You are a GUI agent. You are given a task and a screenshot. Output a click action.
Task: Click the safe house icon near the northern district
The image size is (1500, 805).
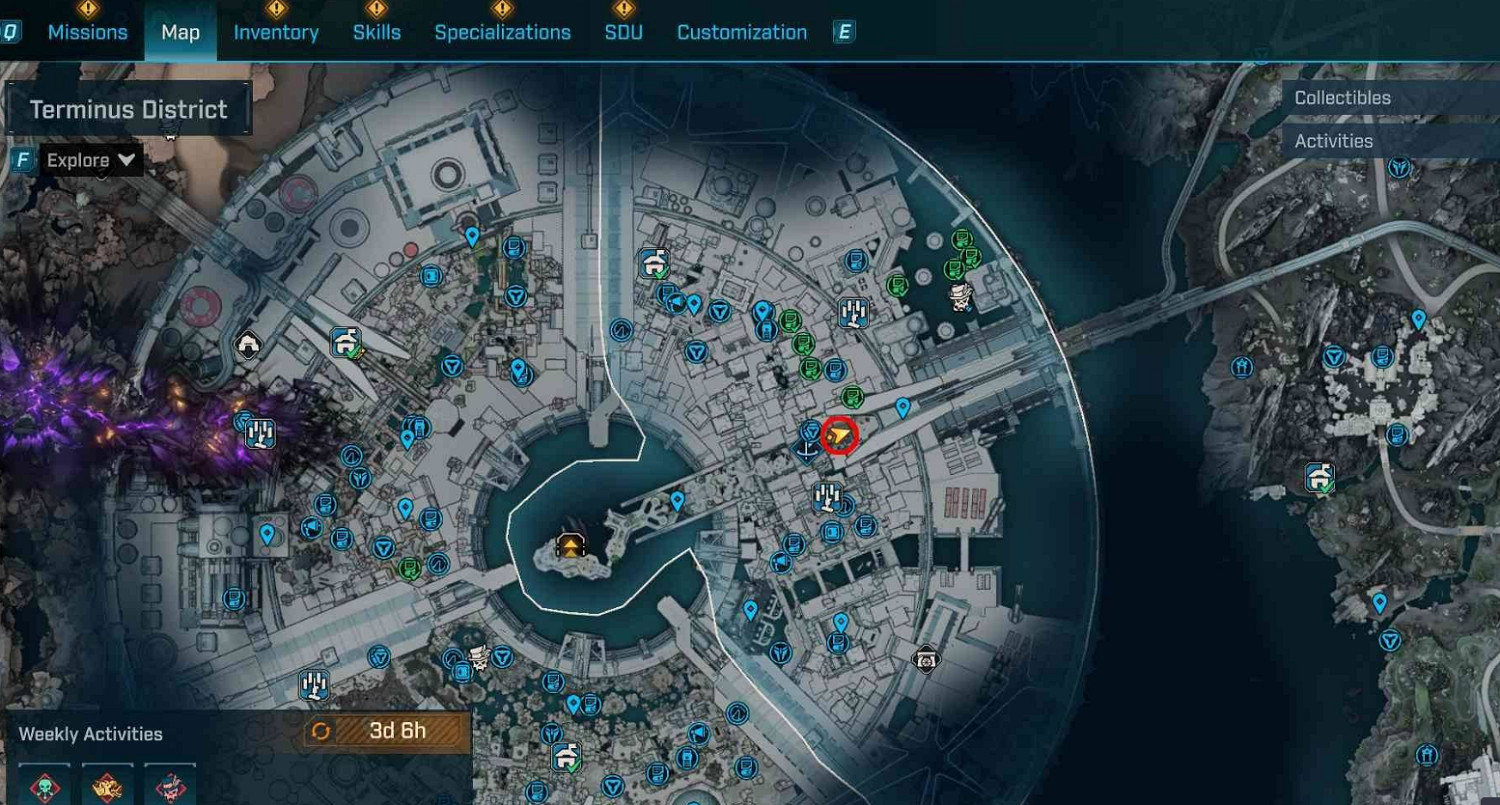[655, 265]
